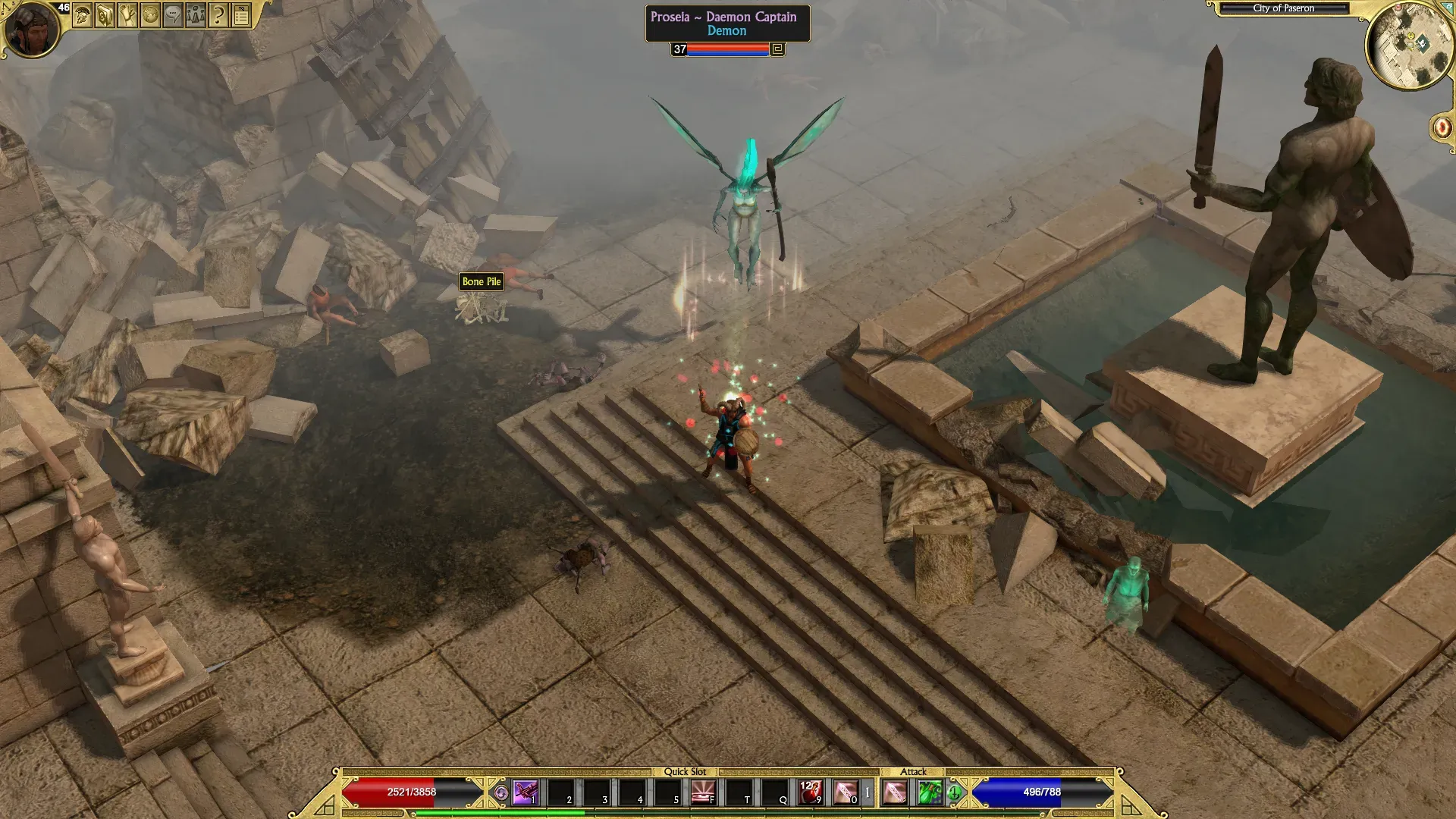Open the skills book icon
Screen dimensions: 1456x819
pos(105,14)
